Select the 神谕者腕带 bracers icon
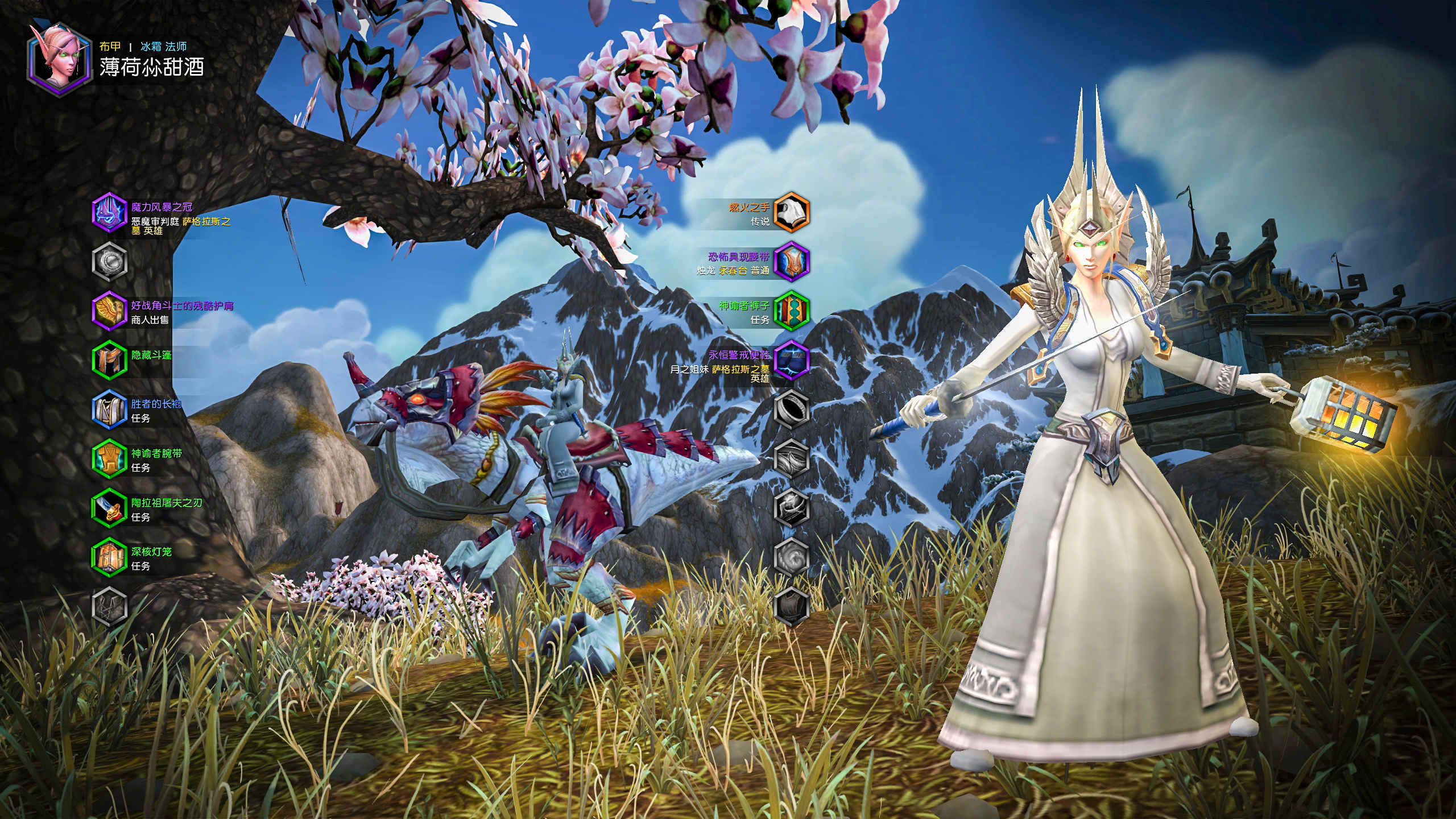The width and height of the screenshot is (1456, 819). 109,458
